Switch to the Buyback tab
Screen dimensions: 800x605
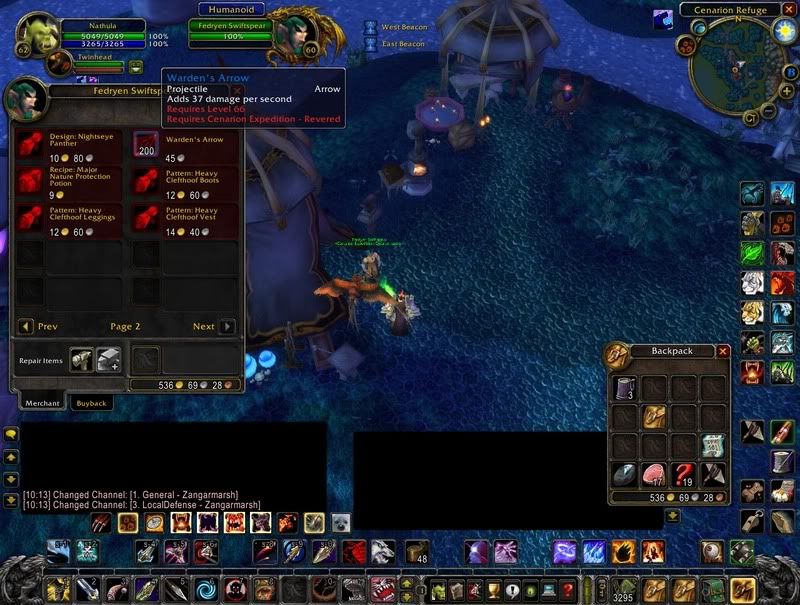click(91, 403)
